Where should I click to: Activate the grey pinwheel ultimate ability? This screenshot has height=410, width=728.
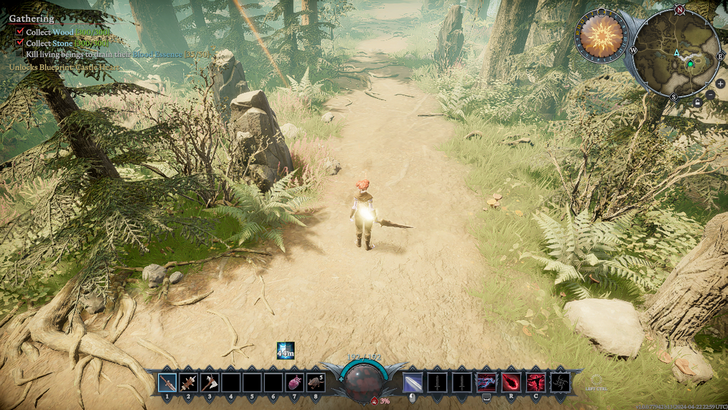tap(558, 382)
